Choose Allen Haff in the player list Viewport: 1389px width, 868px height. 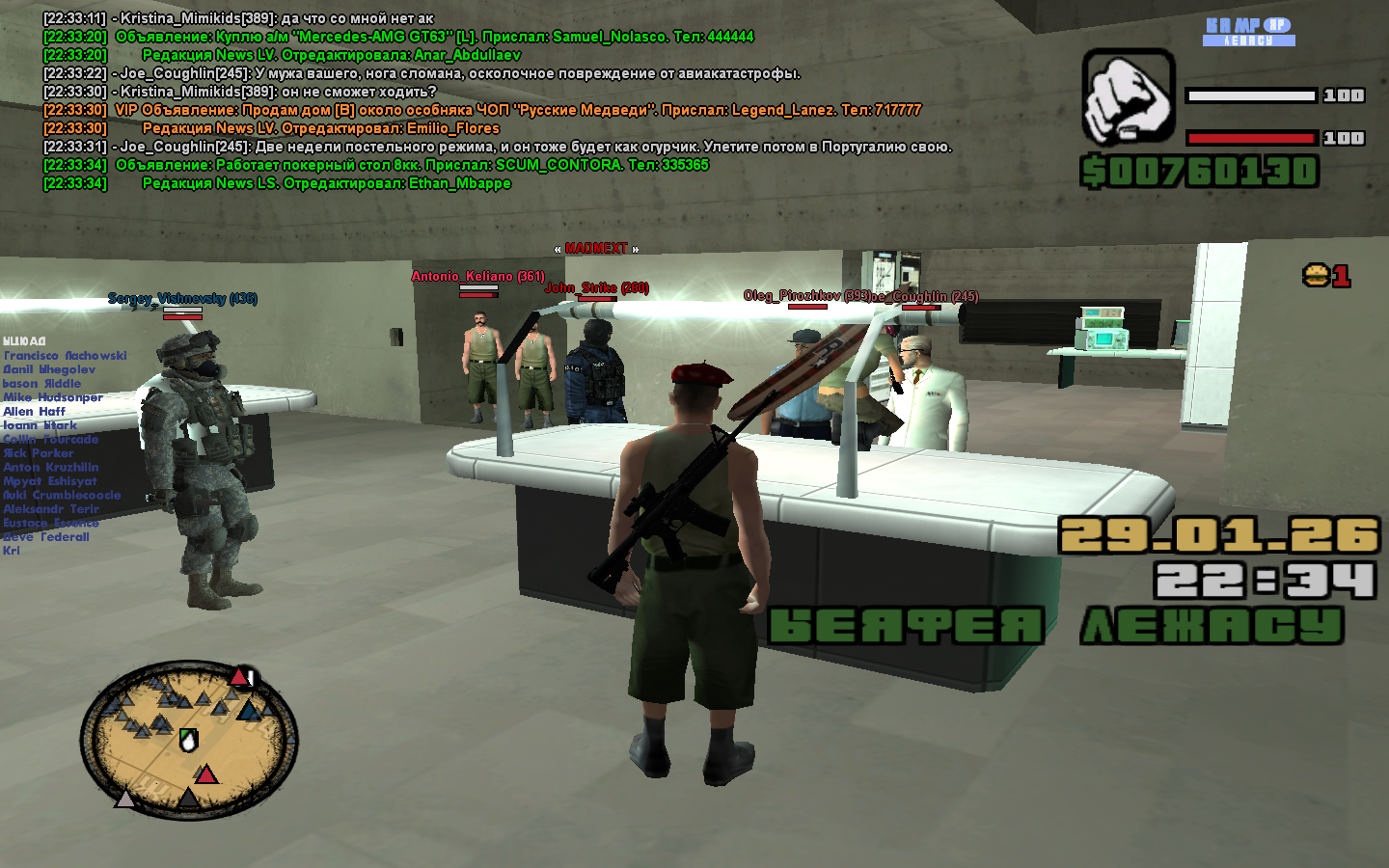pyautogui.click(x=35, y=412)
